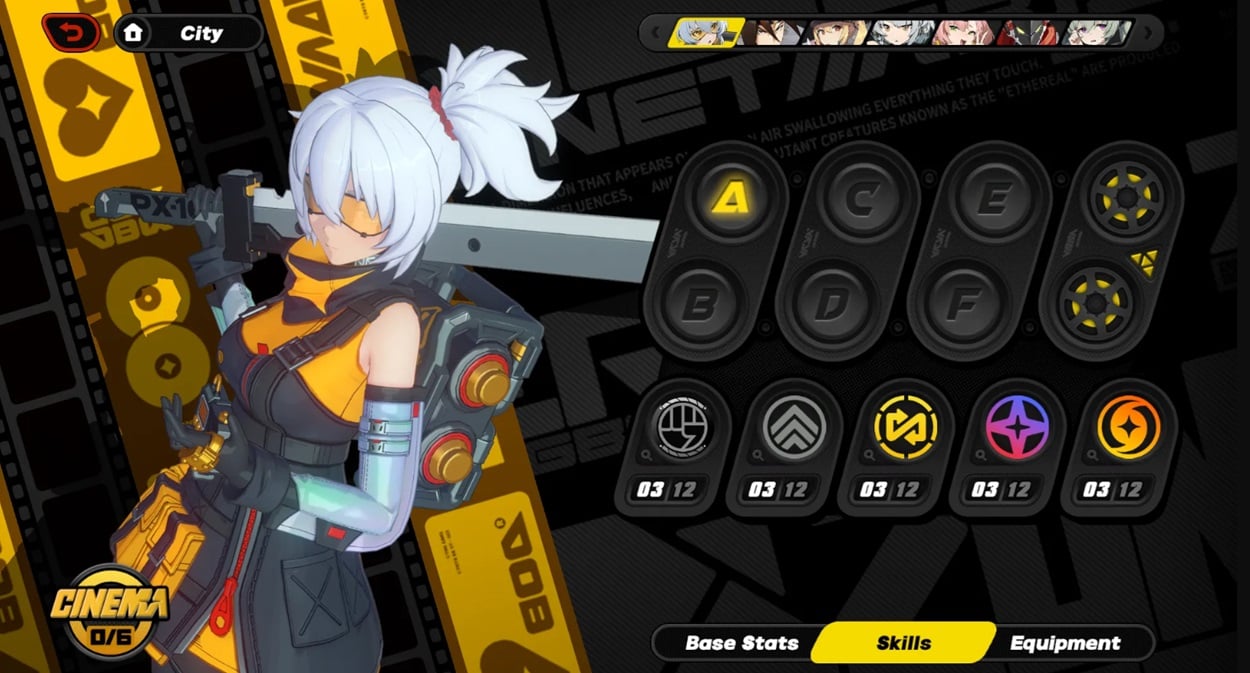Image resolution: width=1250 pixels, height=673 pixels.
Task: Click the red back arrow button
Action: coord(70,33)
